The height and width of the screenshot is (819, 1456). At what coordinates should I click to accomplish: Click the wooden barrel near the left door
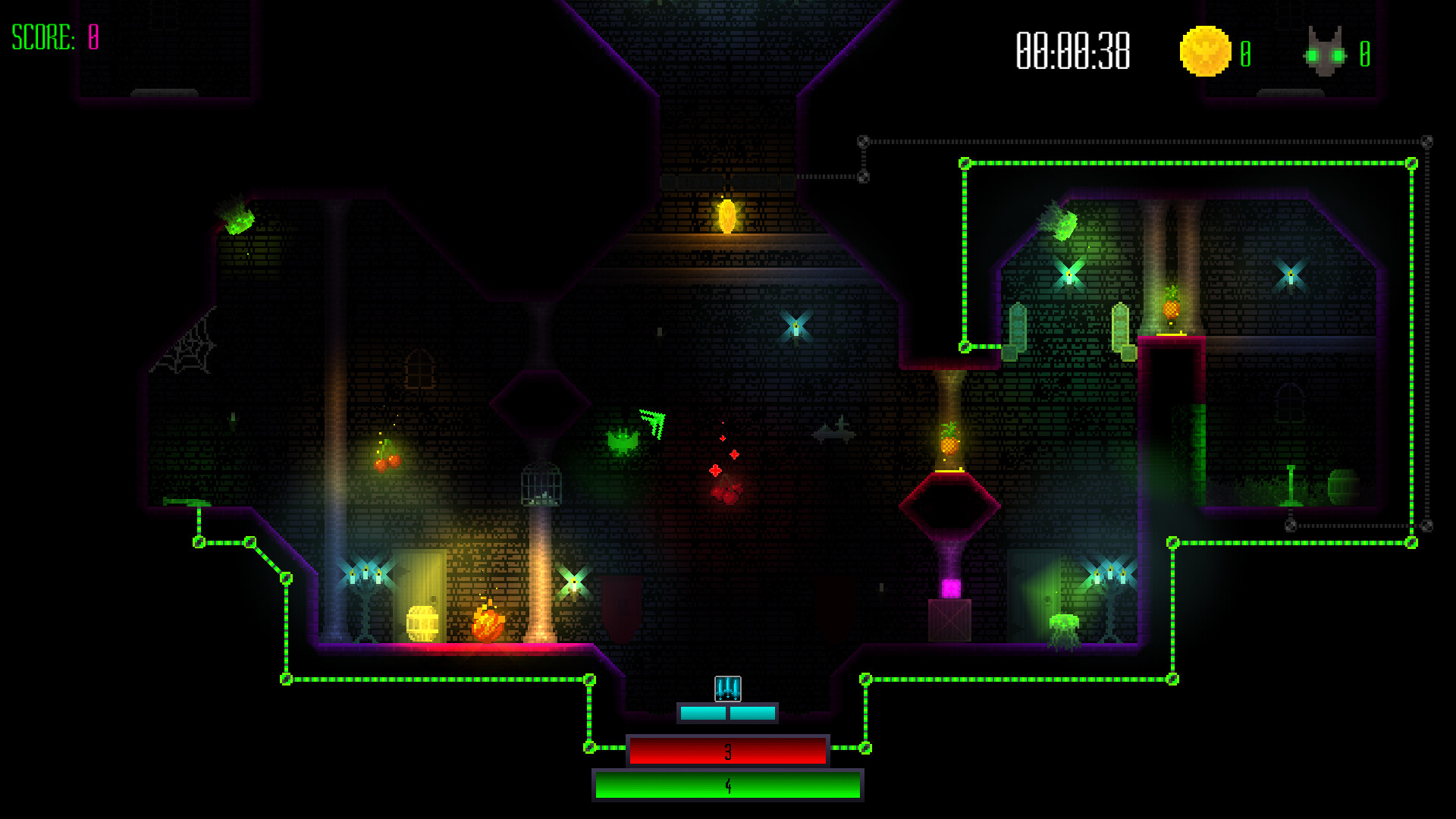coord(421,624)
